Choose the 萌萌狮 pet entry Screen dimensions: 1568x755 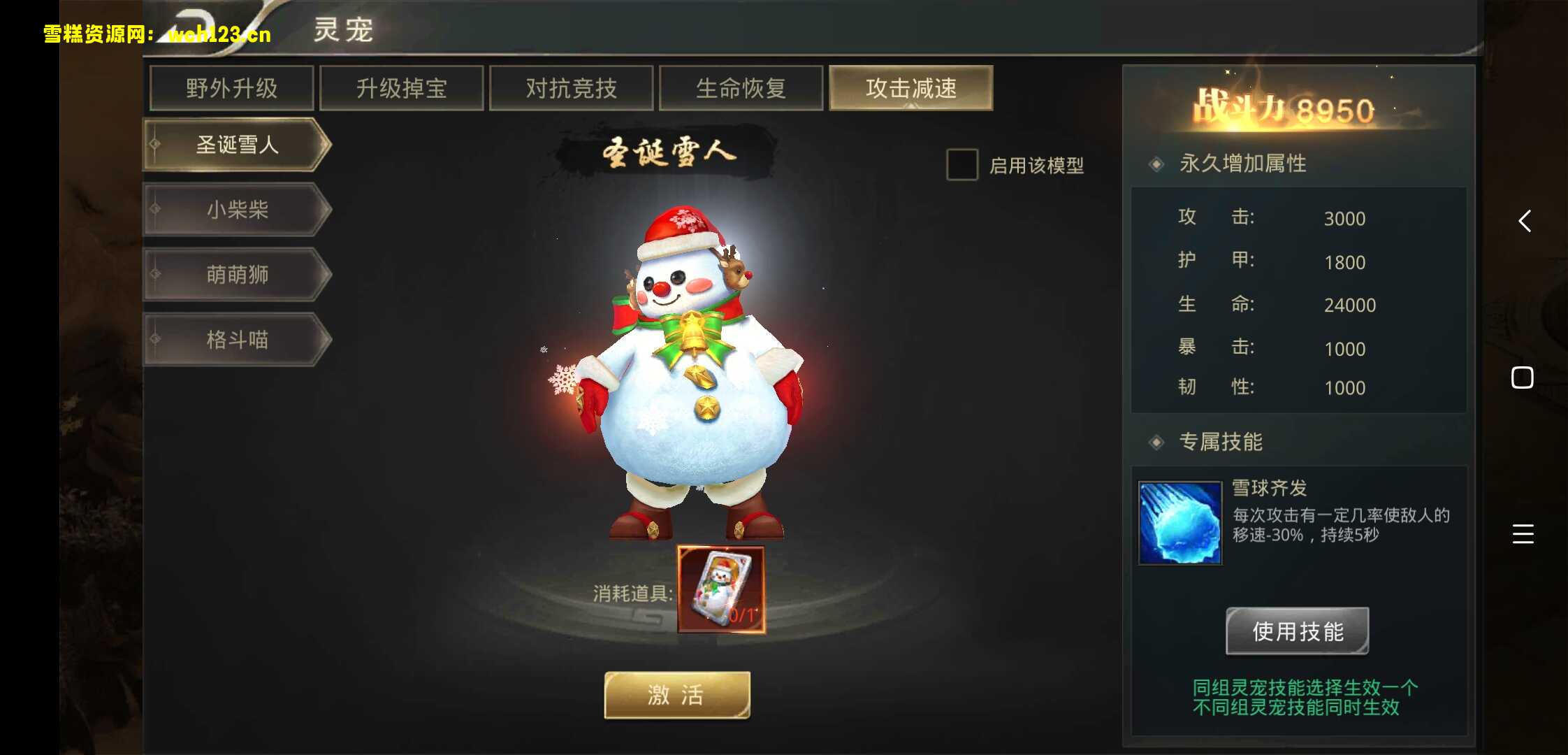(236, 275)
